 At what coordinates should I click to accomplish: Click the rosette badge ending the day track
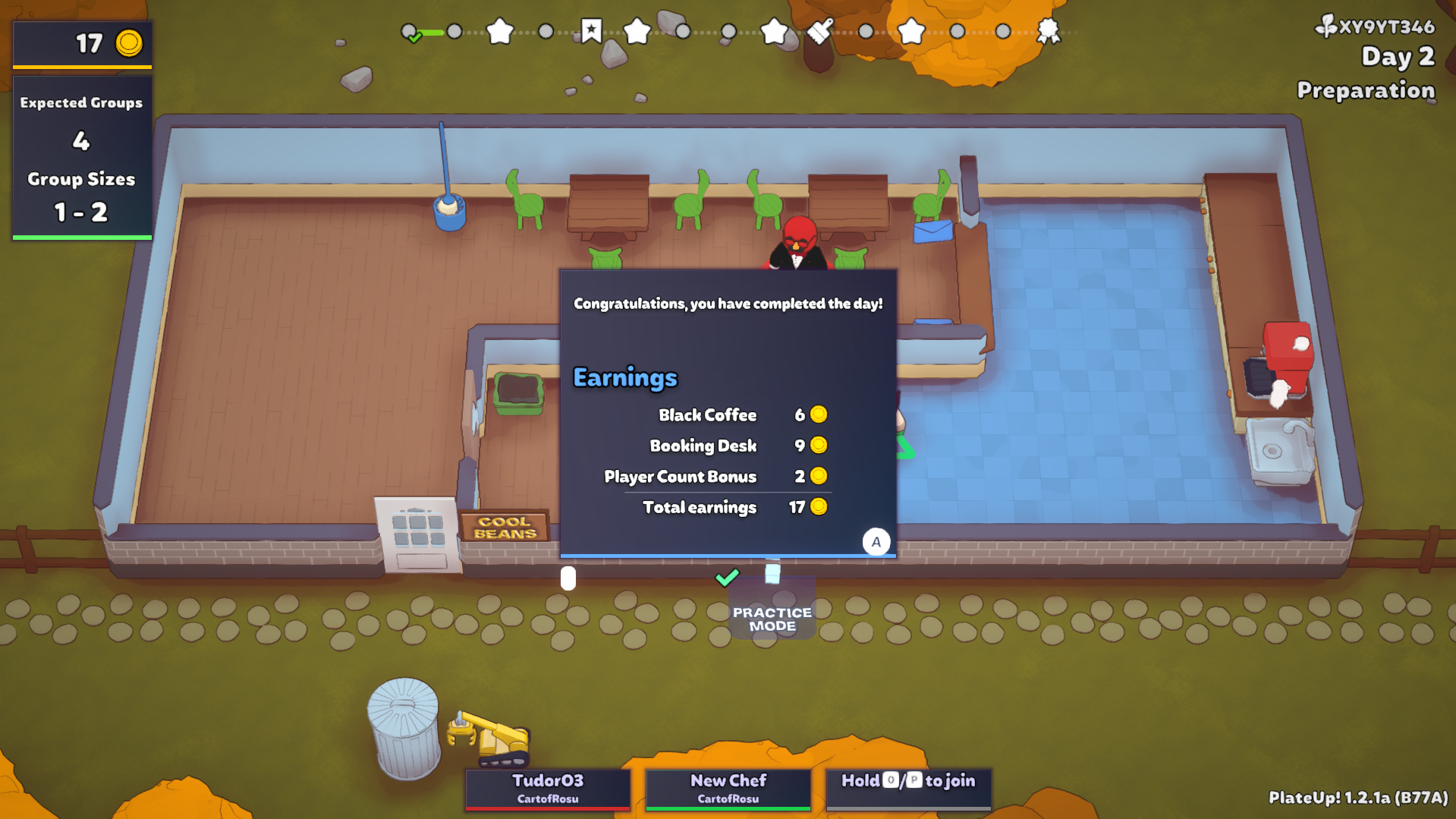coord(1048,31)
